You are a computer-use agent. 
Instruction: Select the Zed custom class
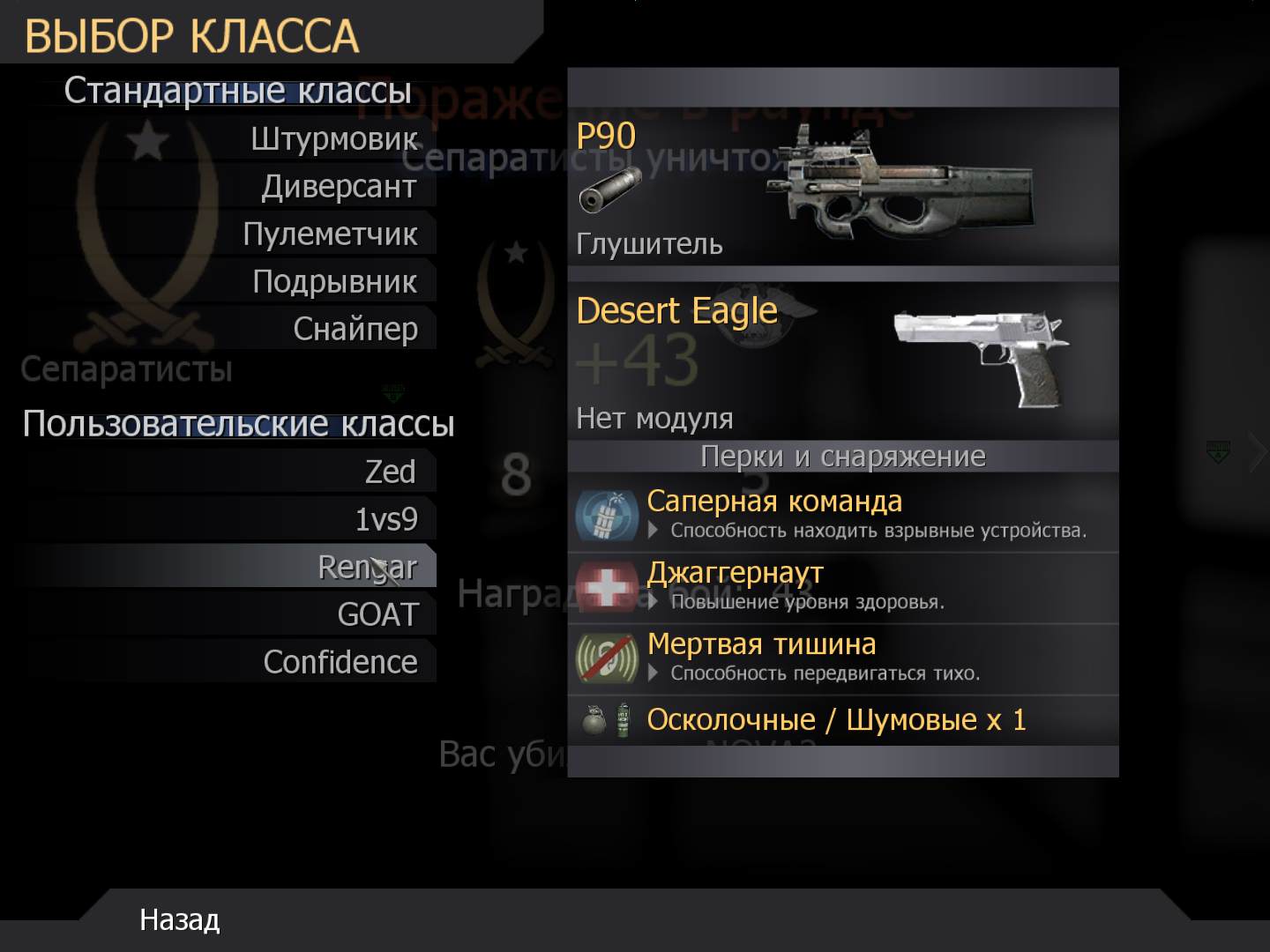click(389, 472)
